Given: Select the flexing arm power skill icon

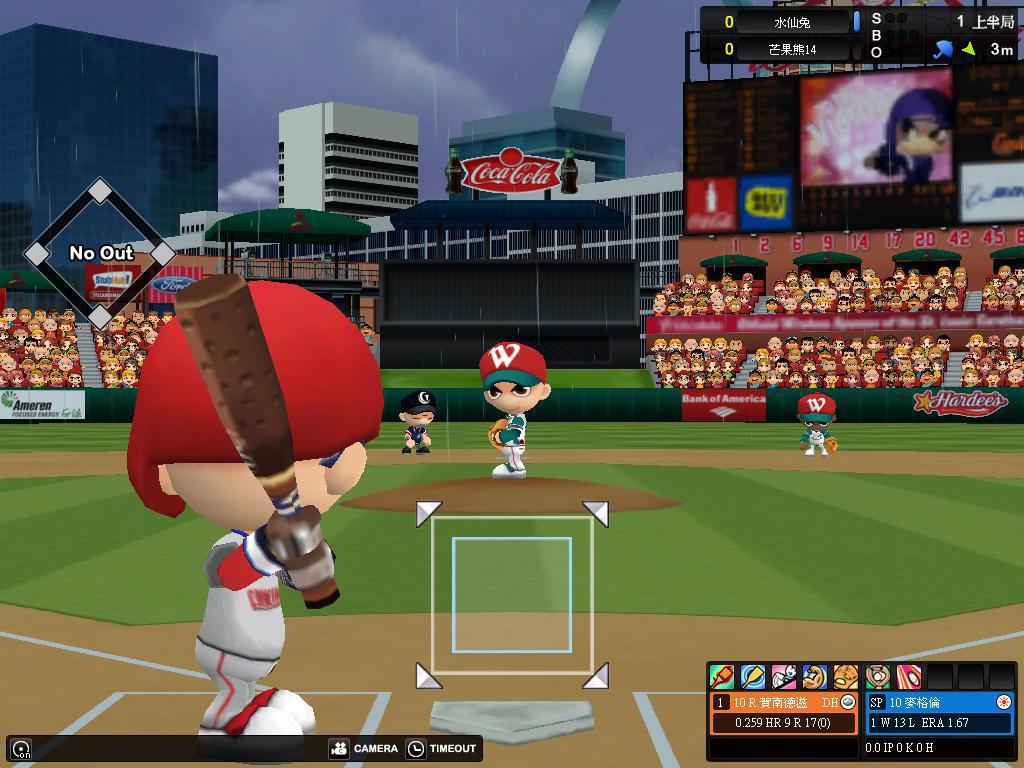Looking at the screenshot, I should pyautogui.click(x=815, y=677).
